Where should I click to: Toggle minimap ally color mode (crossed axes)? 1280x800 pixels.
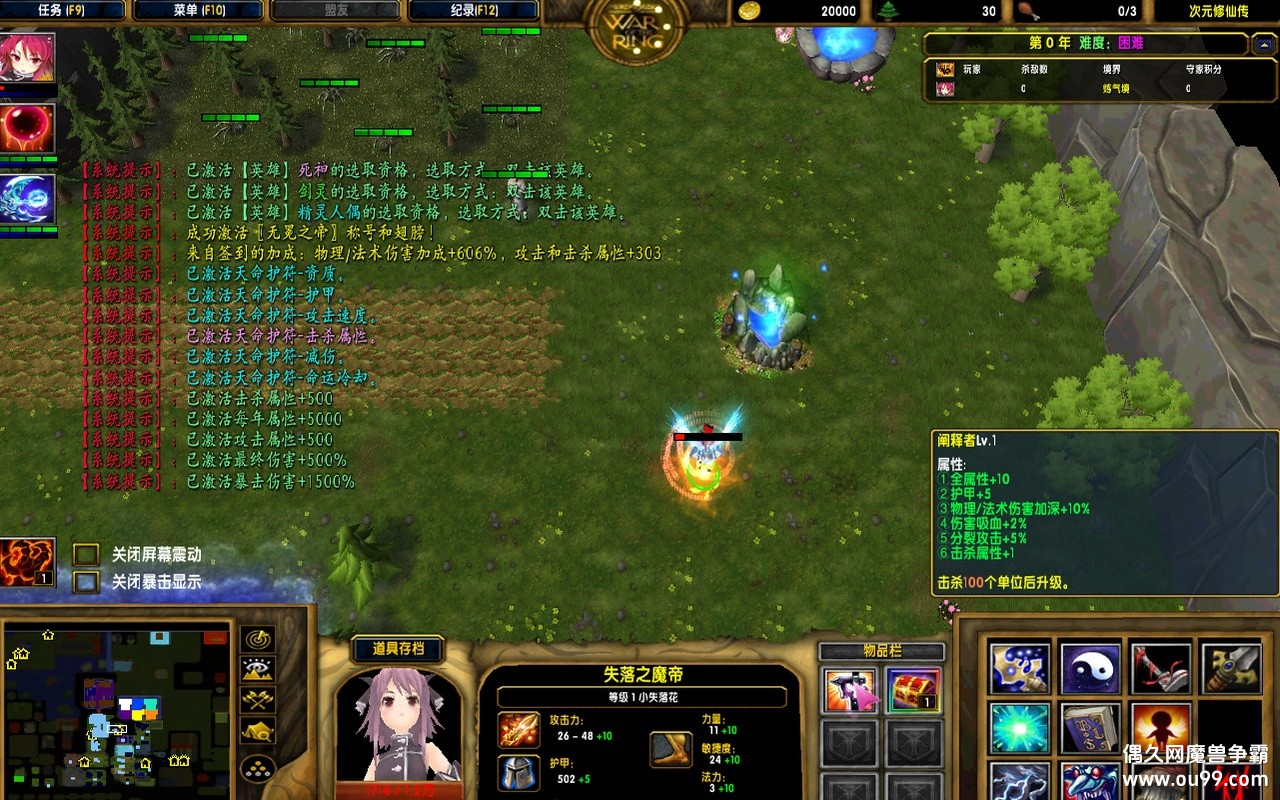258,700
